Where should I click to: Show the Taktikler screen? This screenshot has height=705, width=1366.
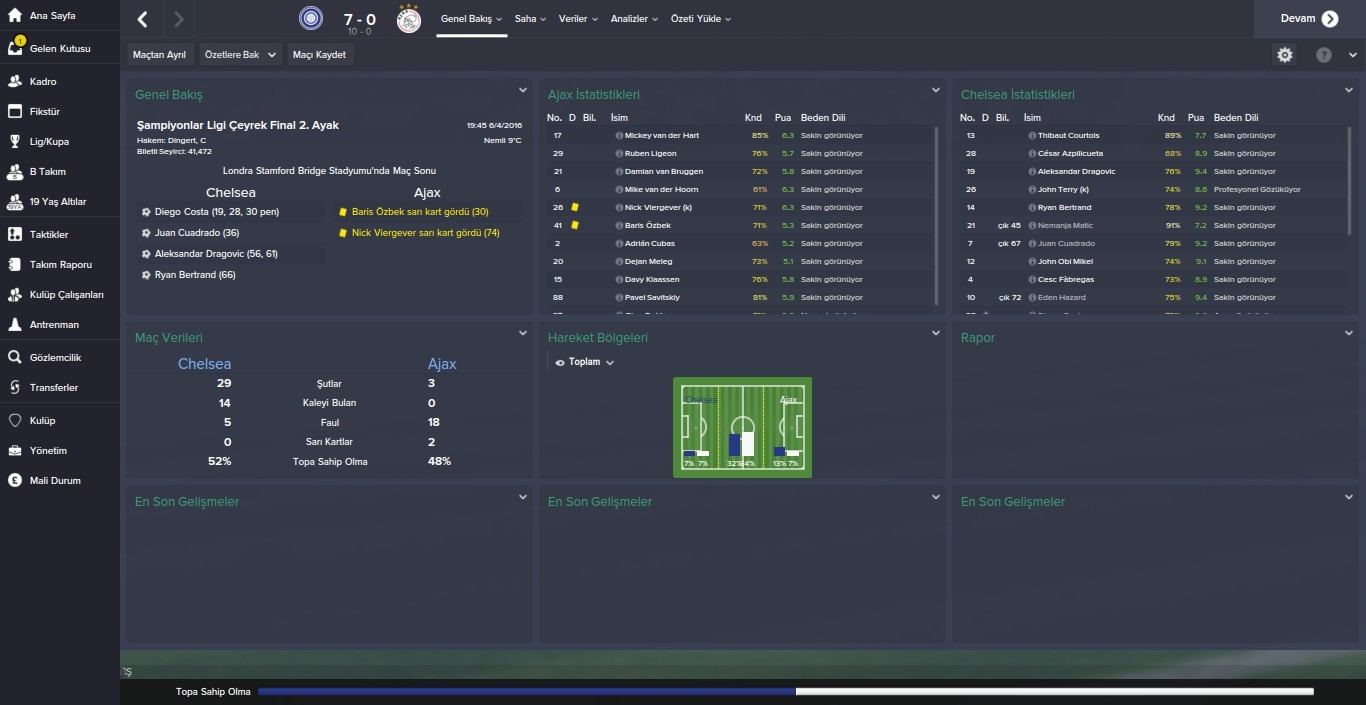click(x=49, y=234)
